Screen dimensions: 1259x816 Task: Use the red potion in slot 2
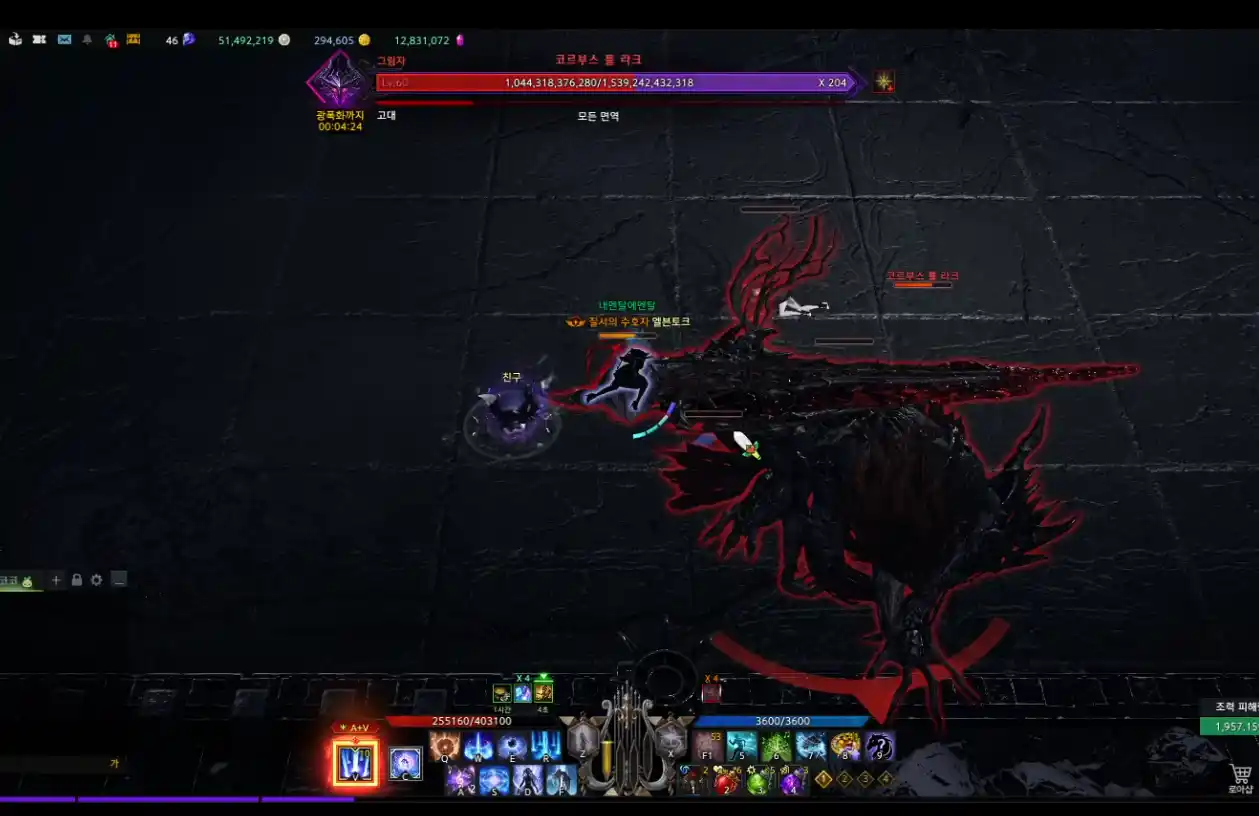pyautogui.click(x=726, y=780)
